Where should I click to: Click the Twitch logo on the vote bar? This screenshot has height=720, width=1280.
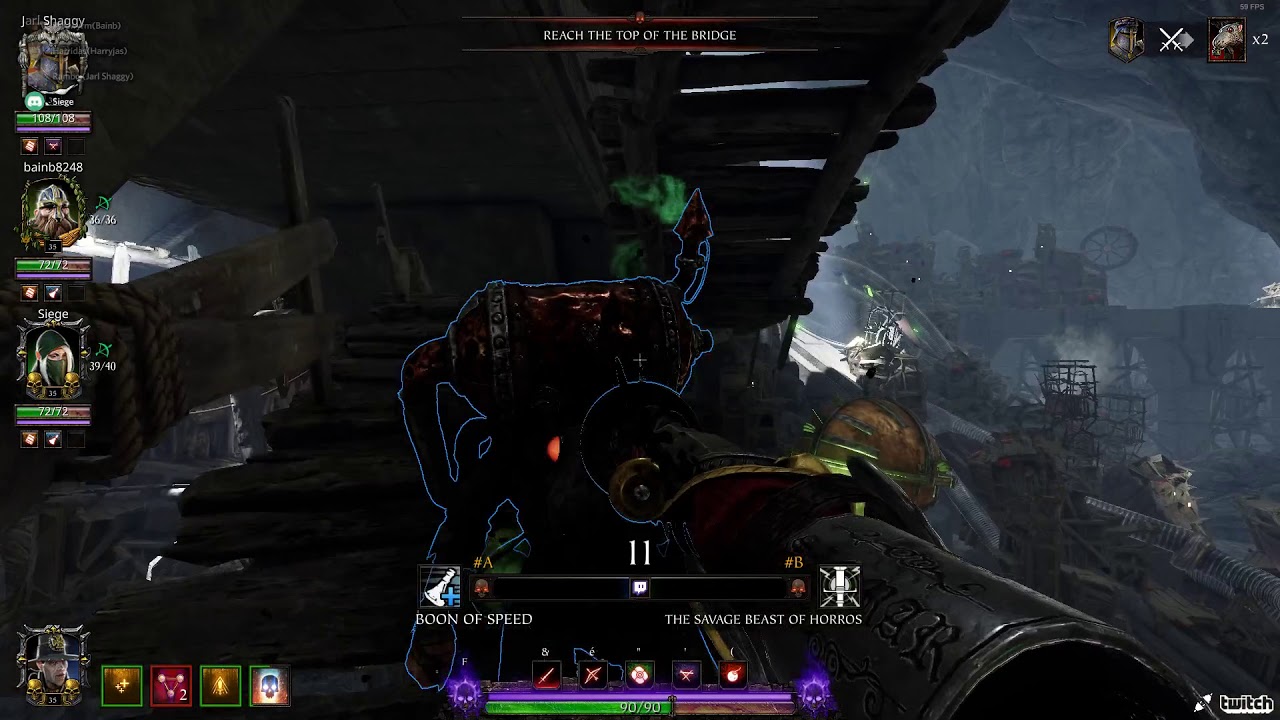click(x=640, y=588)
